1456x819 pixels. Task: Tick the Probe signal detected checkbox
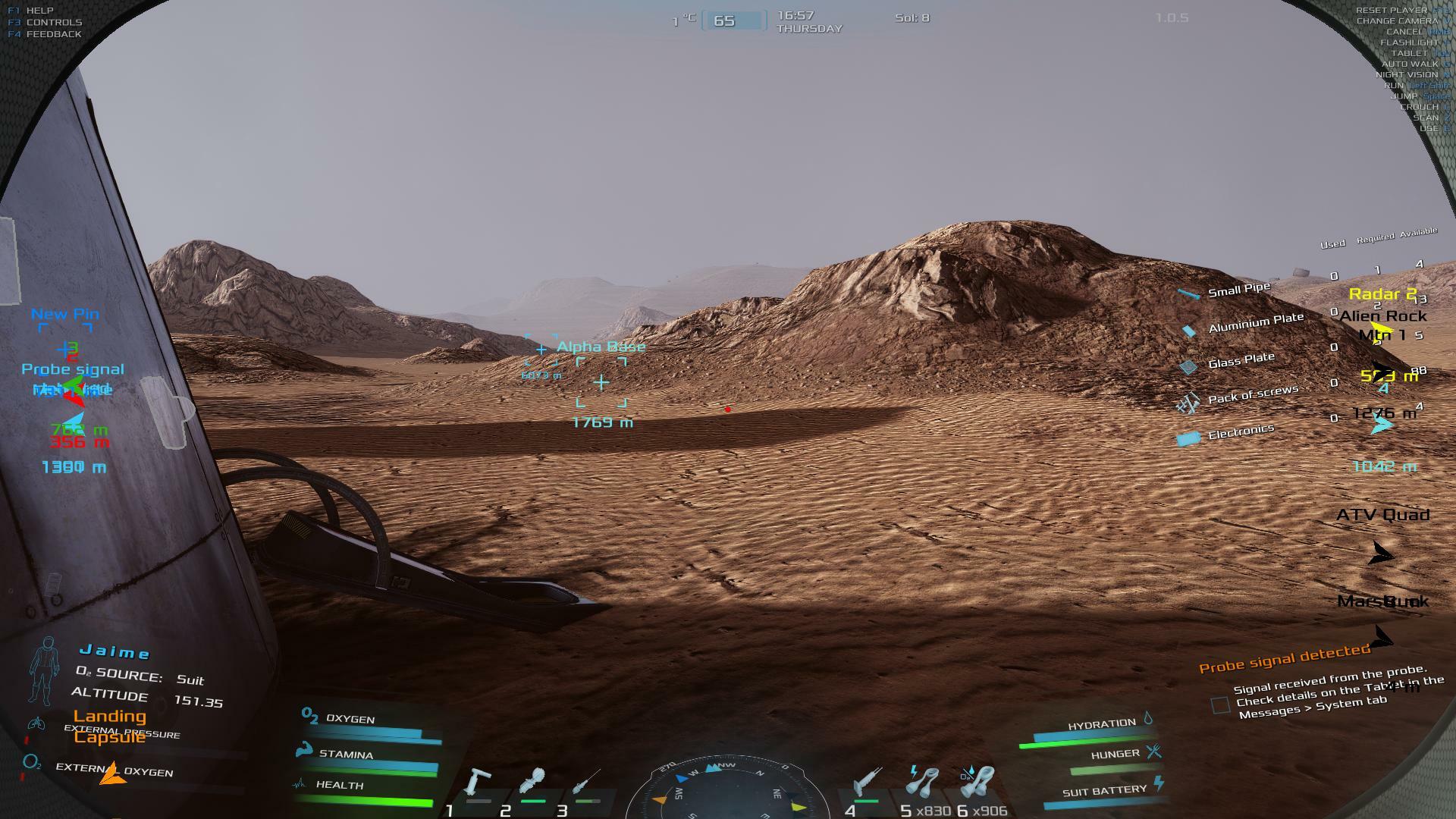click(x=1220, y=705)
